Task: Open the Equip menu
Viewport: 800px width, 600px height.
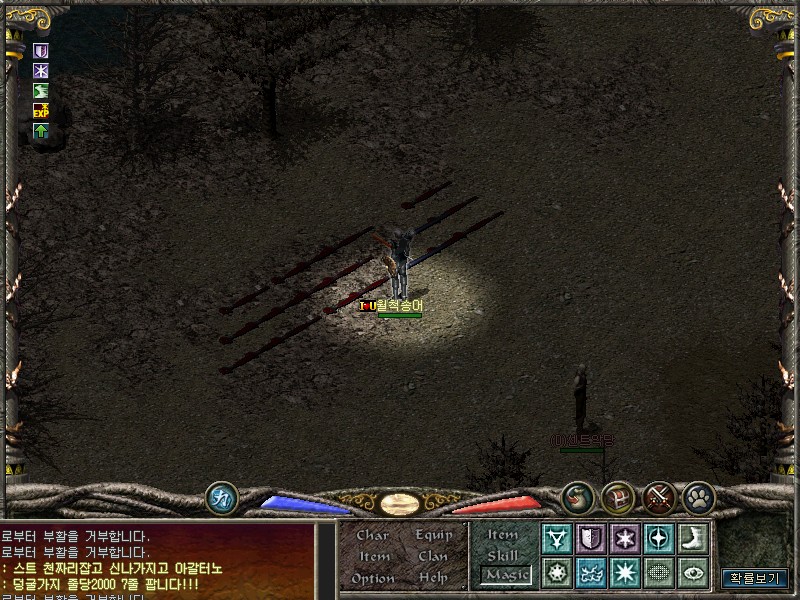Action: pyautogui.click(x=434, y=536)
